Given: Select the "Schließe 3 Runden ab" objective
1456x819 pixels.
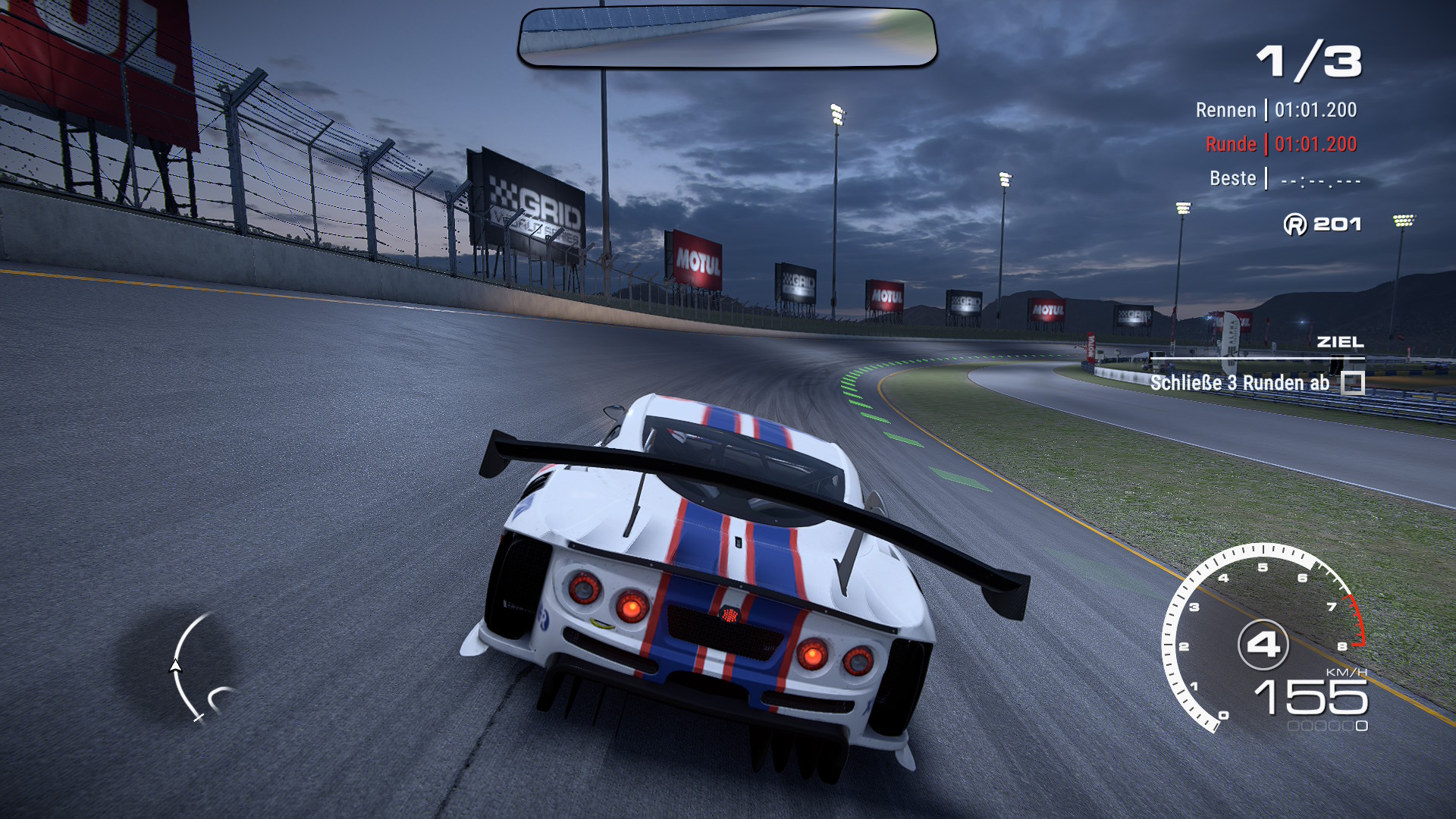Looking at the screenshot, I should point(1239,383).
